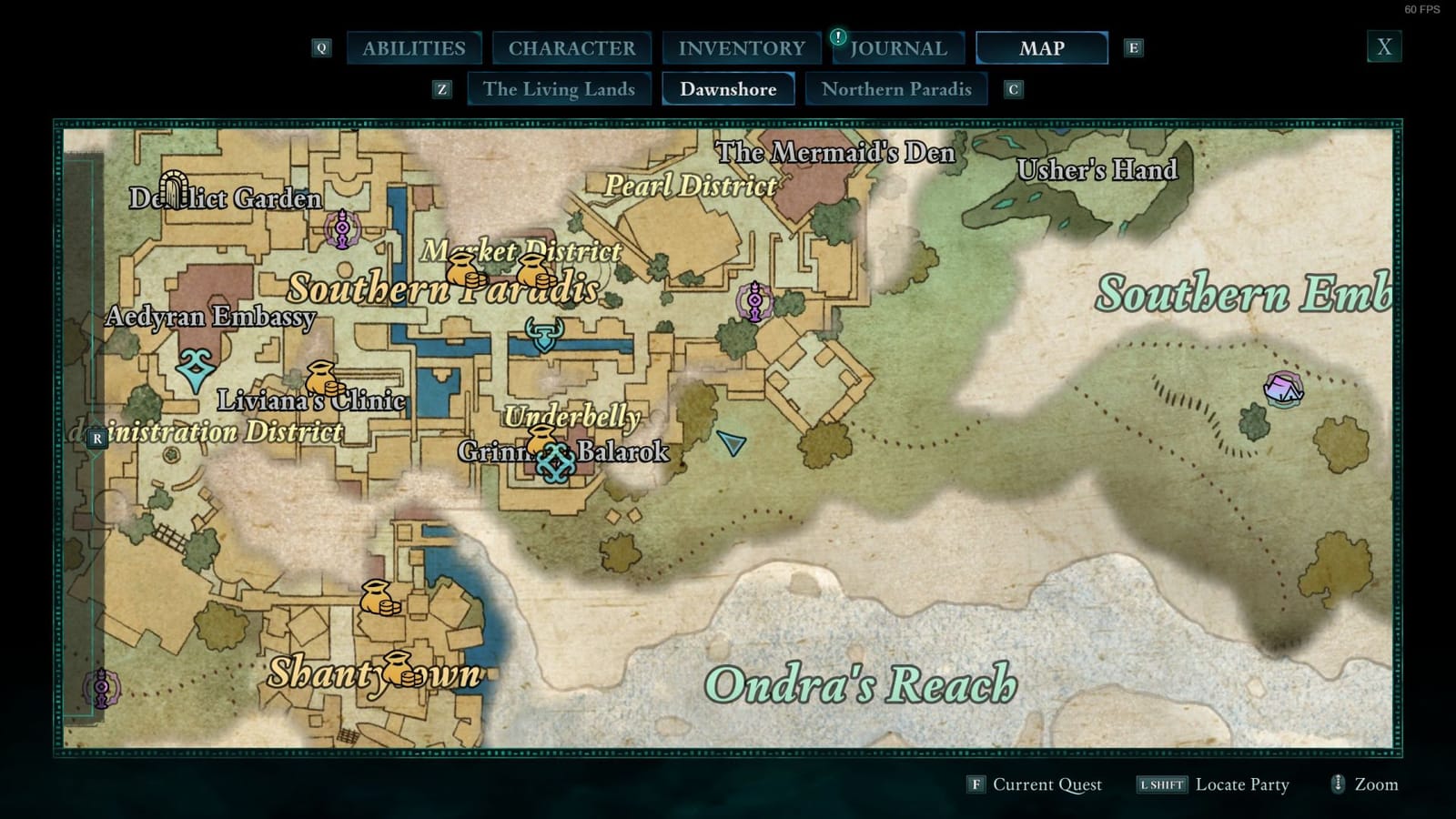Select the Derelict Garden gate marker
Screen dimensions: 1456x819
point(174,188)
